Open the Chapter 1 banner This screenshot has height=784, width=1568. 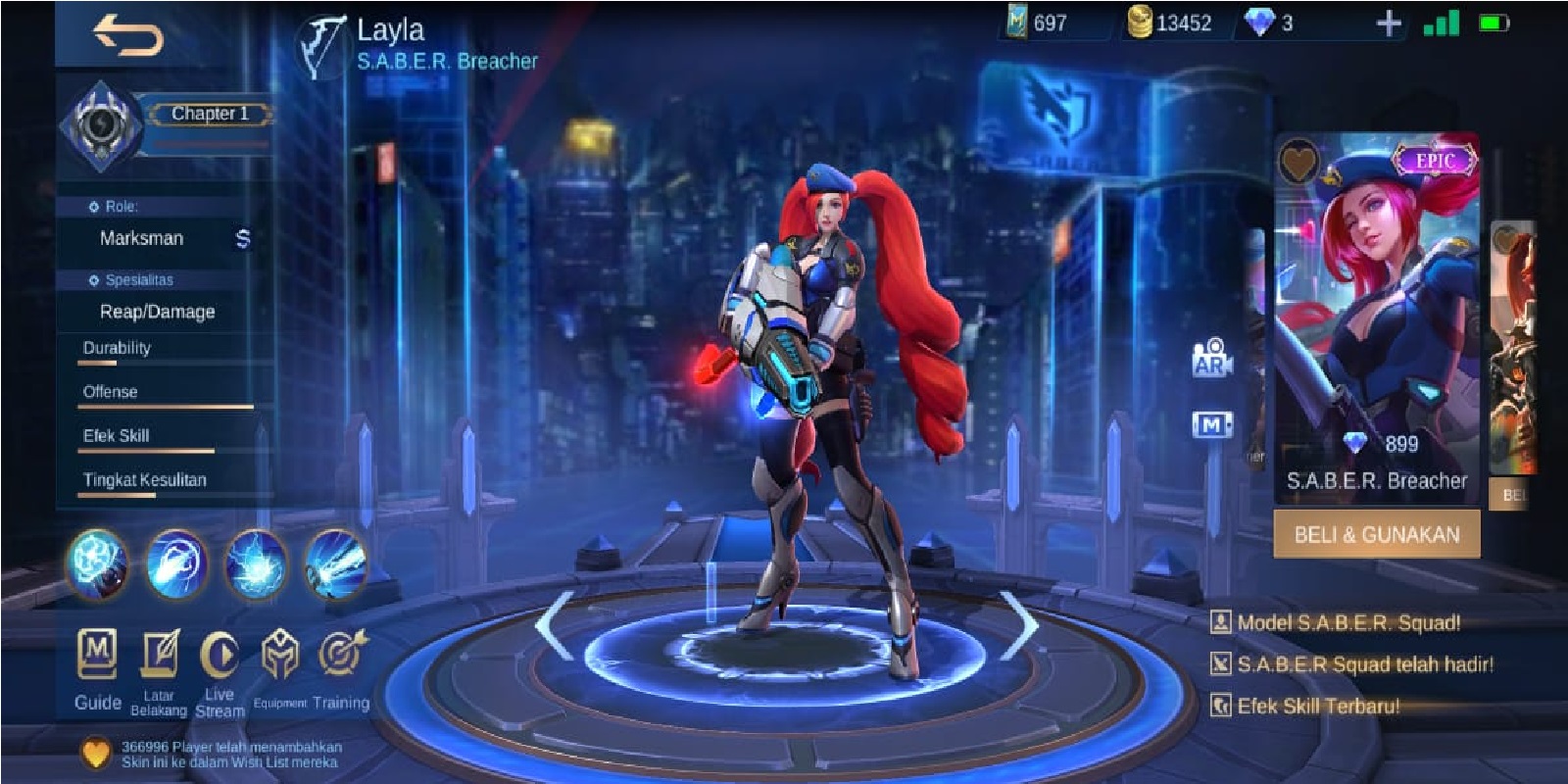coord(212,113)
